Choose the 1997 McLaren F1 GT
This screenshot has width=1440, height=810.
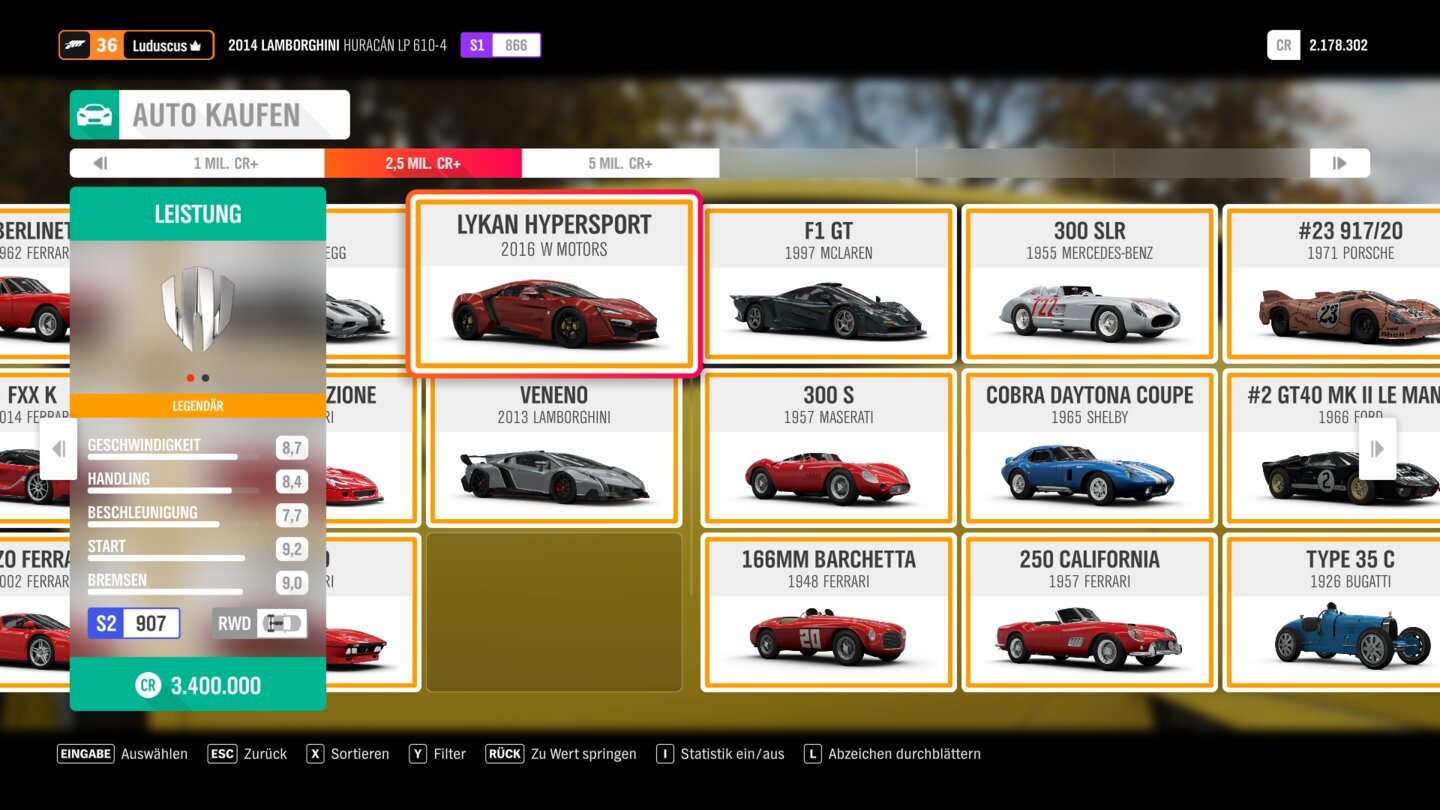point(828,285)
